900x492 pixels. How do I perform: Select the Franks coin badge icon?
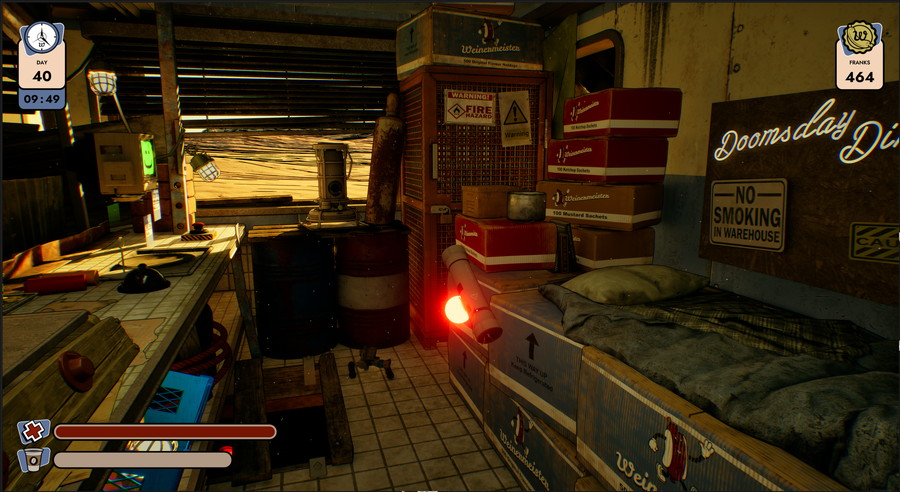[x=859, y=38]
